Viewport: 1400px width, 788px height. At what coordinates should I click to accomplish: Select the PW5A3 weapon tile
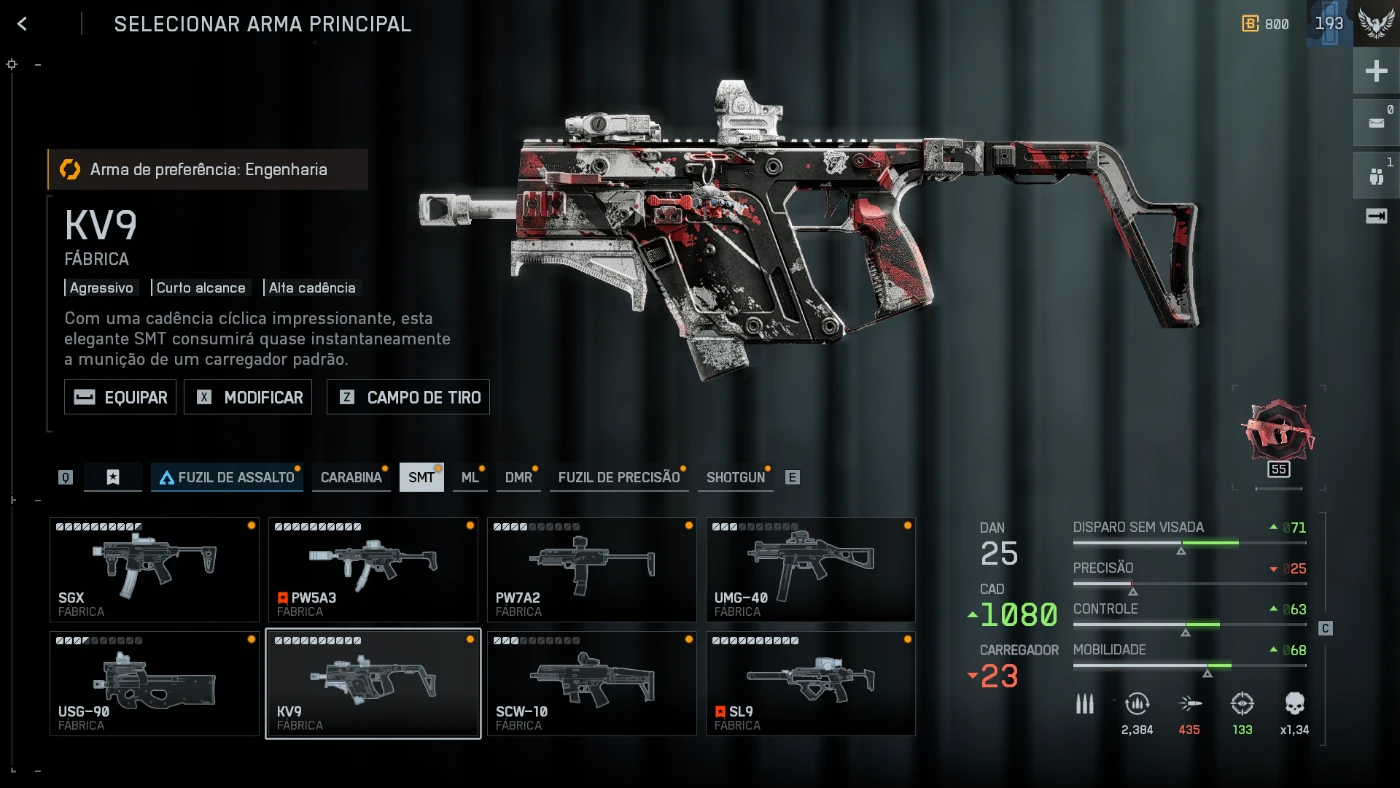[373, 569]
